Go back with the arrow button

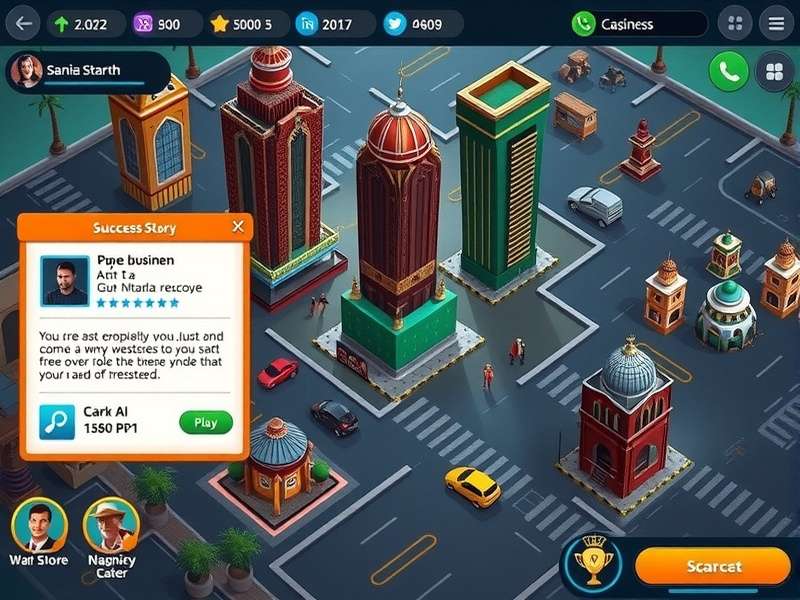pyautogui.click(x=22, y=23)
